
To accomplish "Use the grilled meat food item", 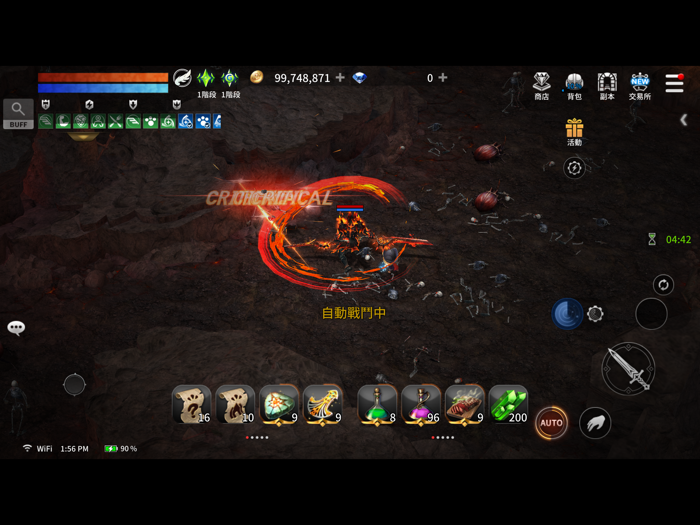I will [464, 405].
